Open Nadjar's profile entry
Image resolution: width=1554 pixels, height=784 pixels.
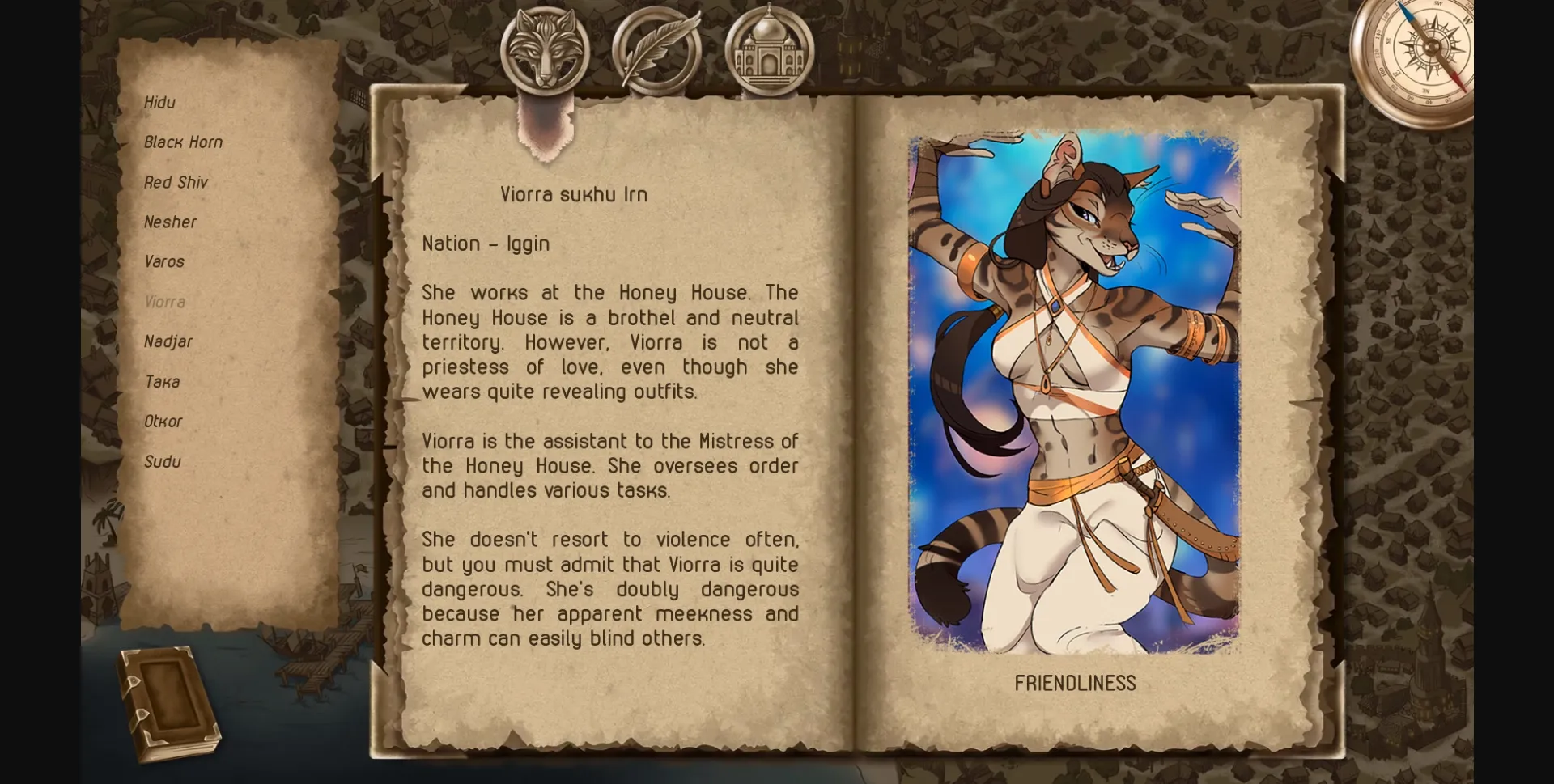click(x=168, y=341)
